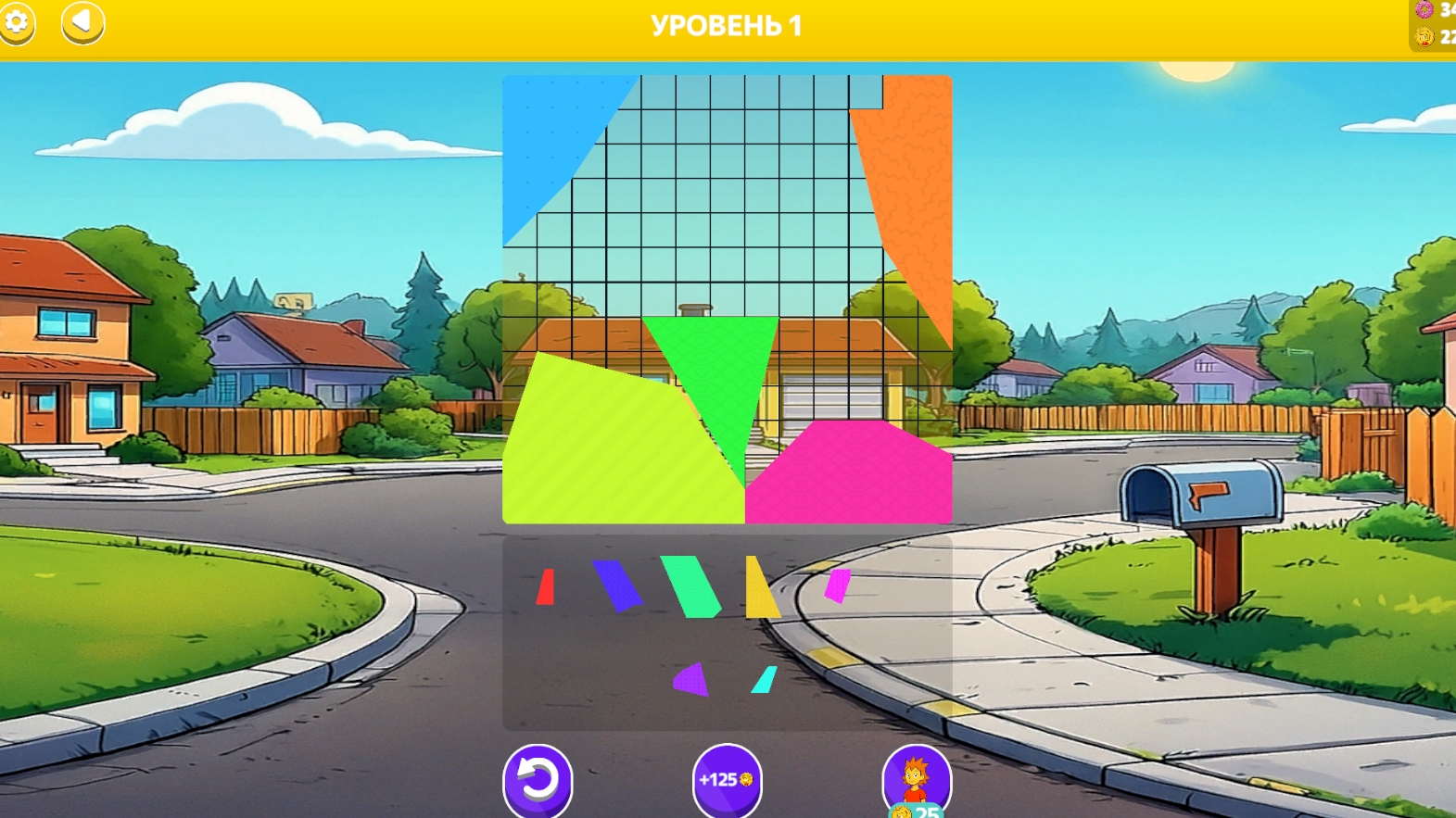The width and height of the screenshot is (1456, 818).
Task: Click the small purple triangle in the tray
Action: tap(688, 679)
